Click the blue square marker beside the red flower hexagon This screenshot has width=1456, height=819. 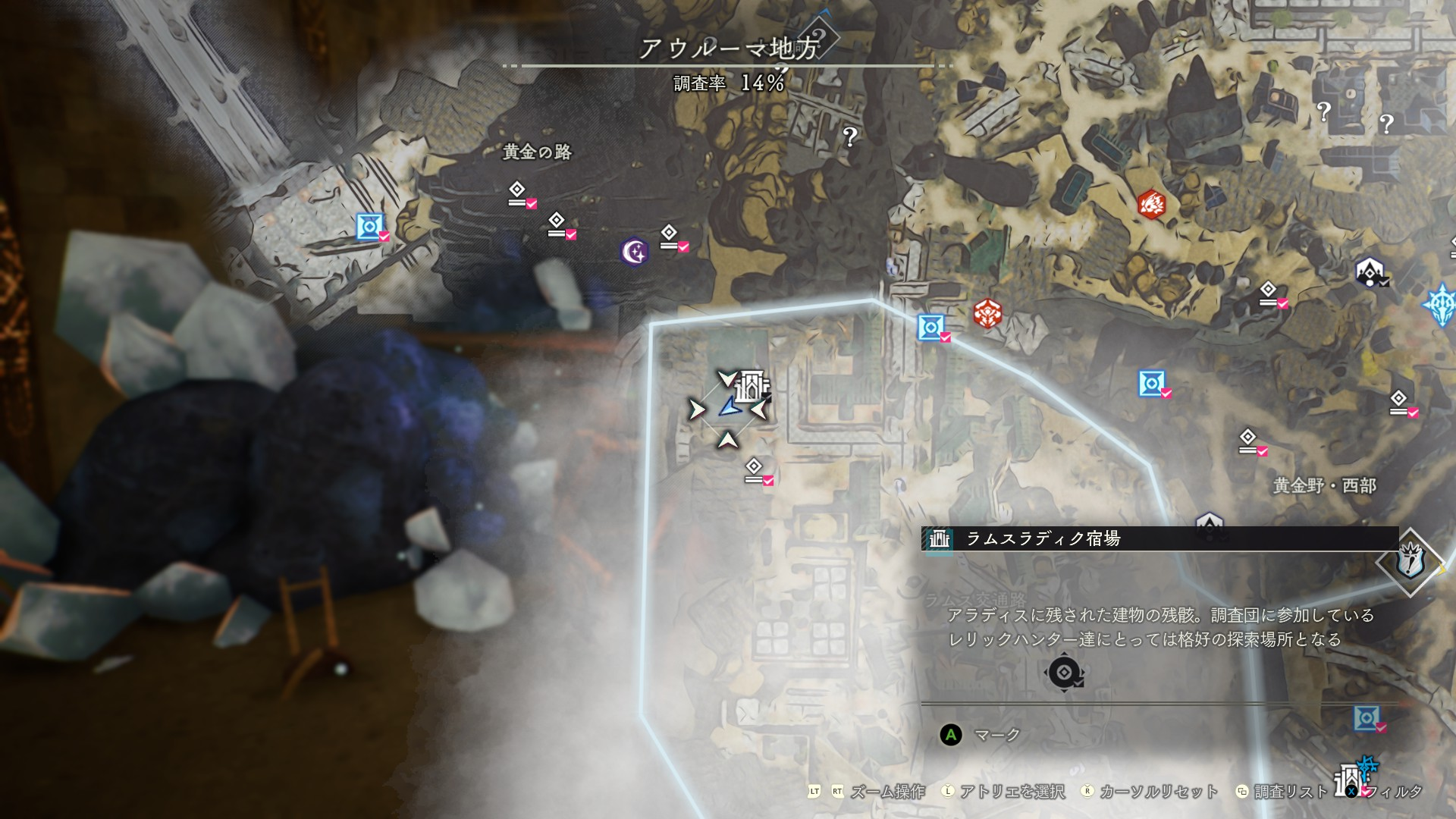(930, 327)
